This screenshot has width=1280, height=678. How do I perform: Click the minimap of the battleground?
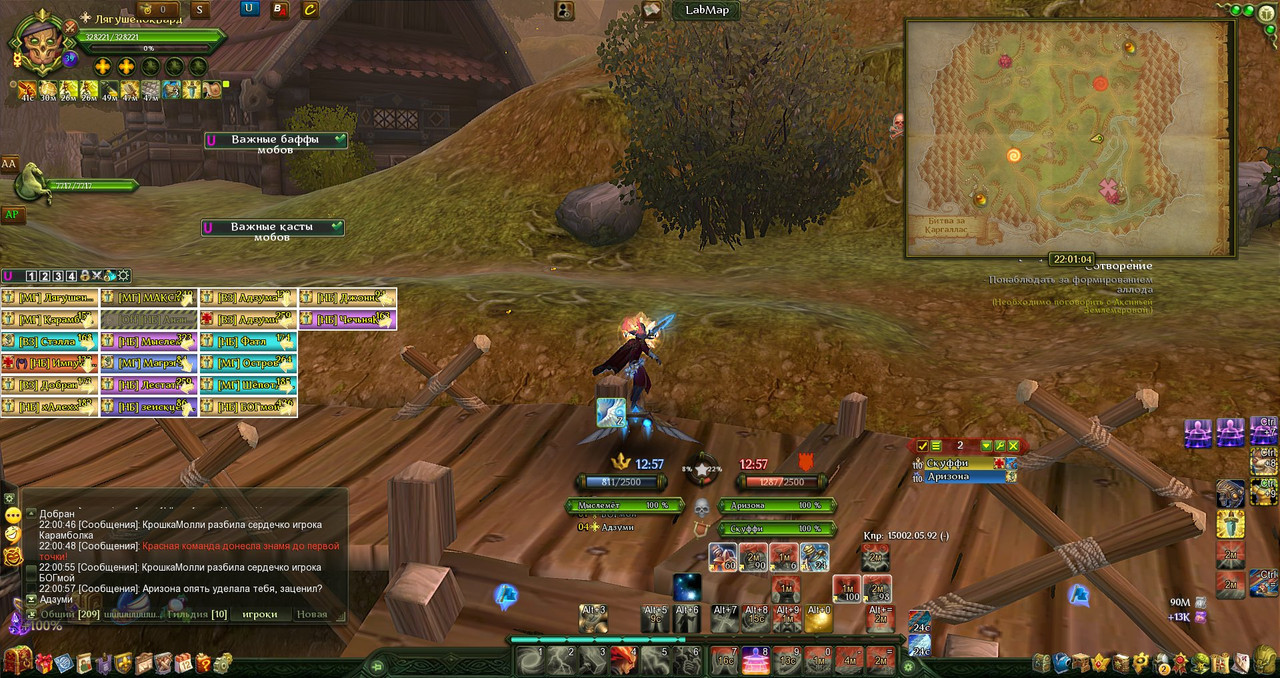[1070, 138]
